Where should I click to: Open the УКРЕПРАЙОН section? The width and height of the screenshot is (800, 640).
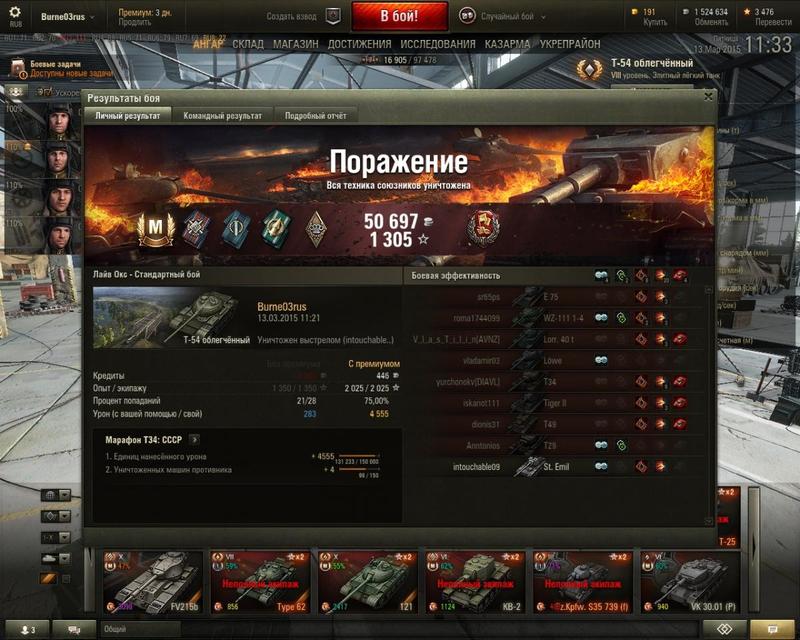tap(570, 45)
